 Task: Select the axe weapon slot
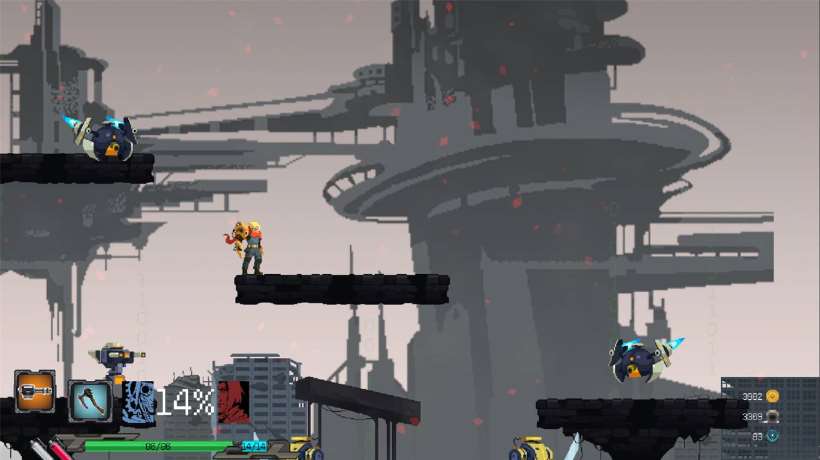pyautogui.click(x=89, y=400)
